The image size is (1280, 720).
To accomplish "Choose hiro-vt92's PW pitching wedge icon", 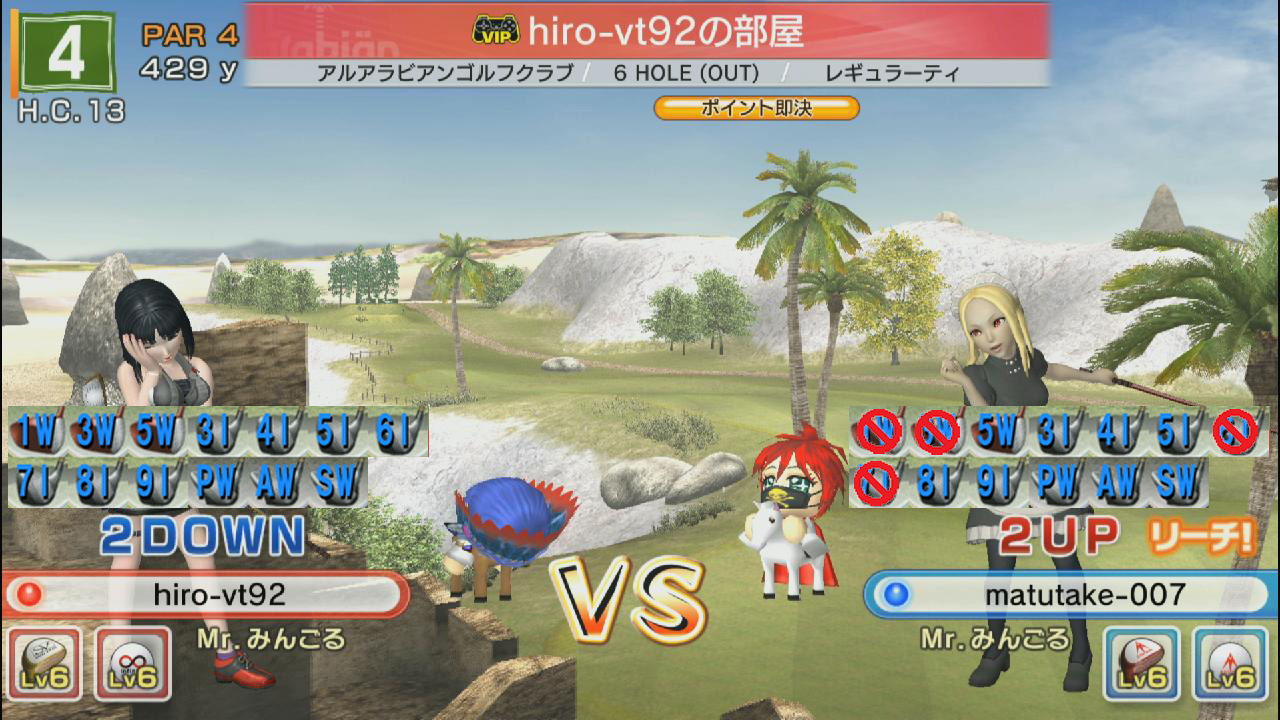I will click(x=217, y=484).
